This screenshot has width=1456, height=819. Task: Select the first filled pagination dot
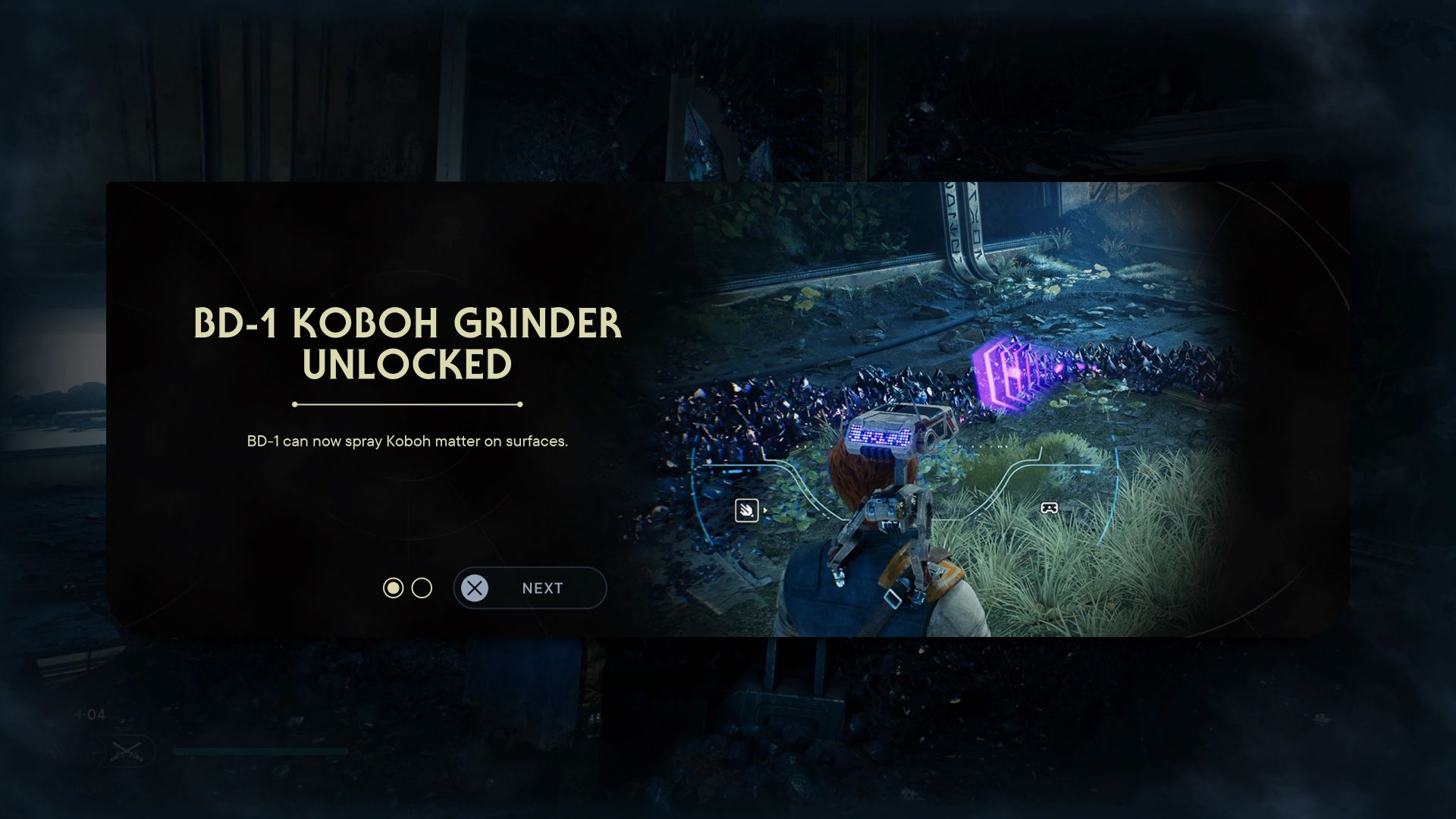[x=394, y=588]
